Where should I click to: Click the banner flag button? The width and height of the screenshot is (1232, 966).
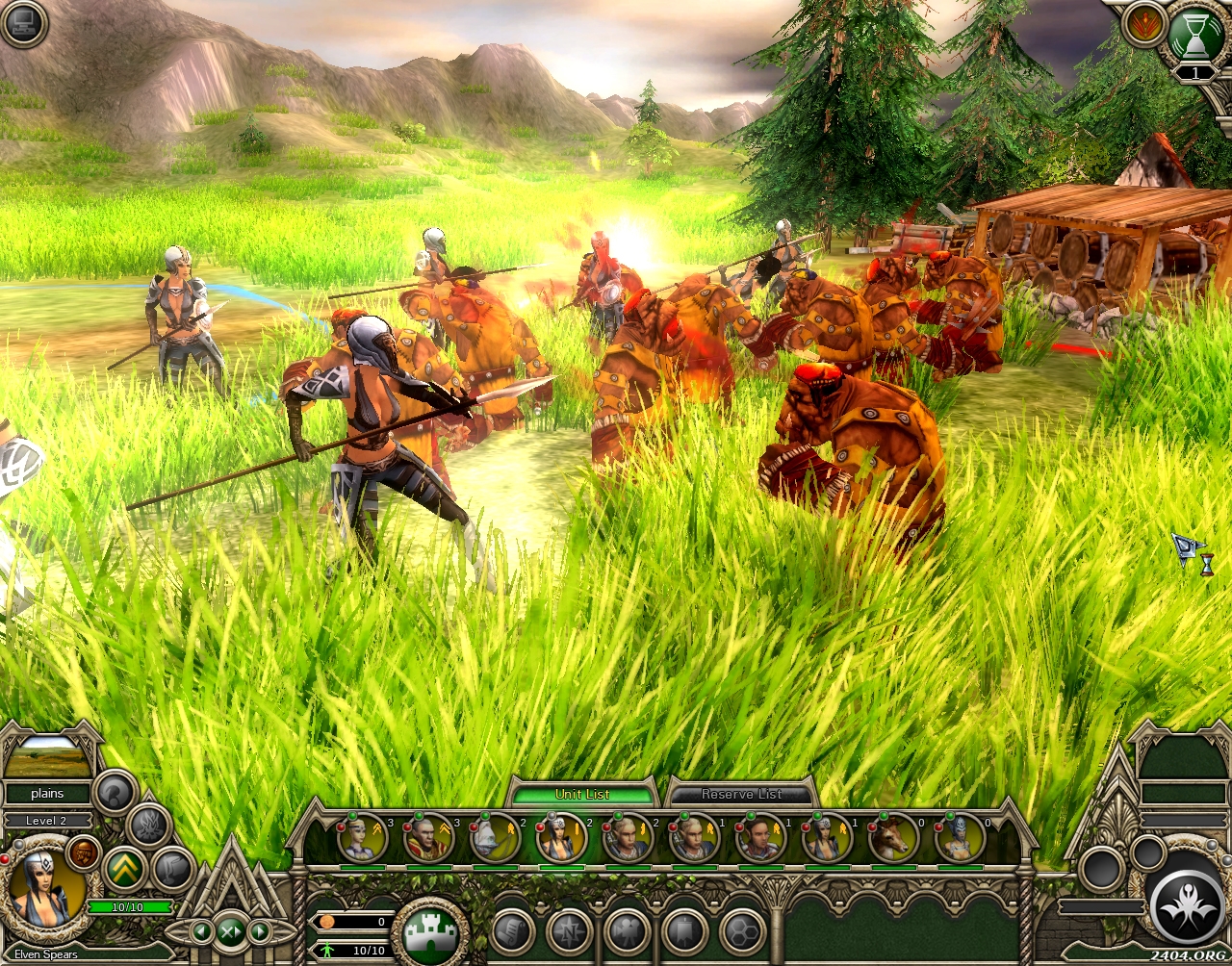684,931
